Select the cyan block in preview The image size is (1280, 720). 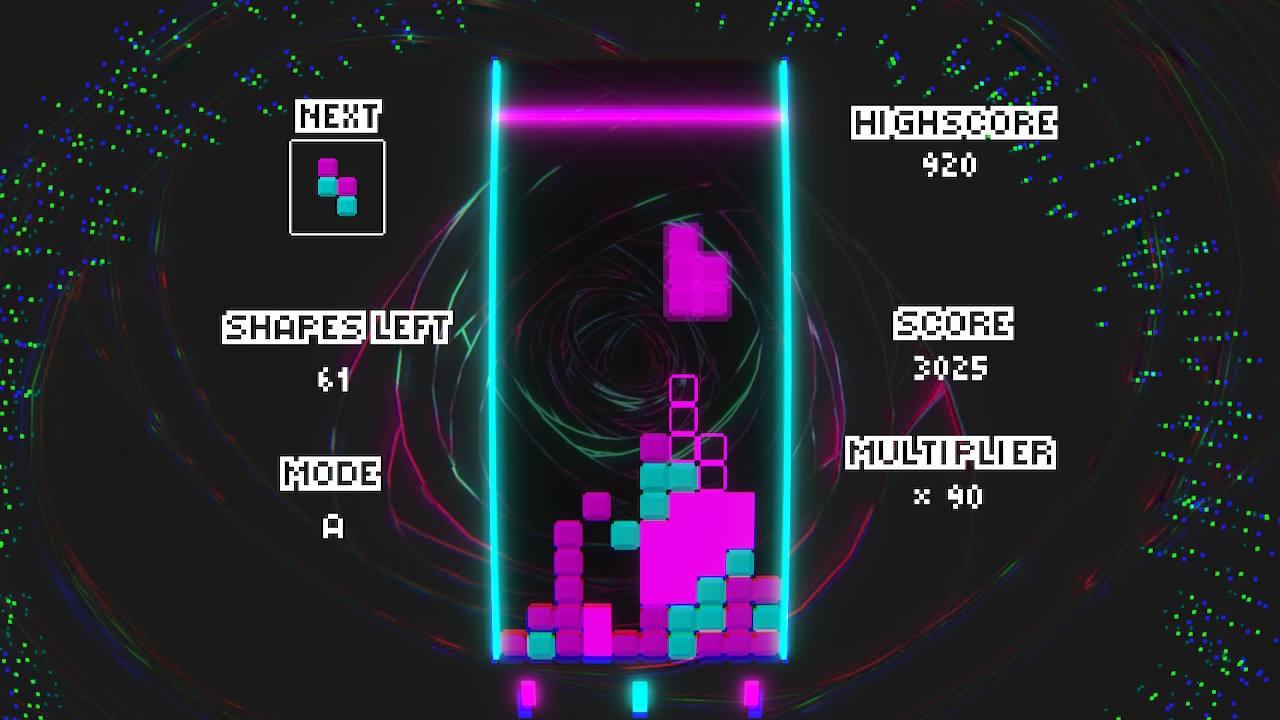tap(326, 188)
